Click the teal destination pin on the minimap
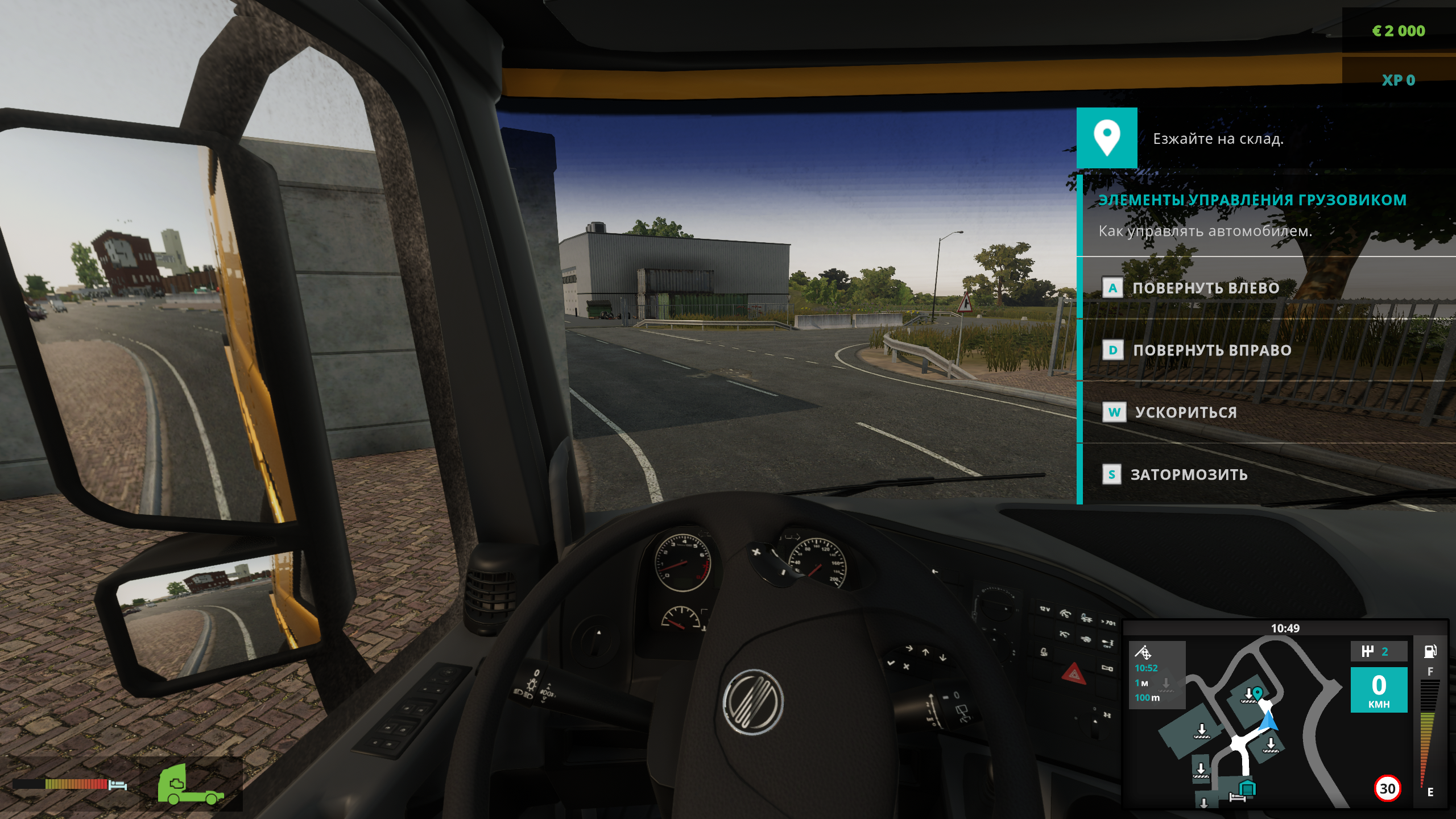 1258,693
